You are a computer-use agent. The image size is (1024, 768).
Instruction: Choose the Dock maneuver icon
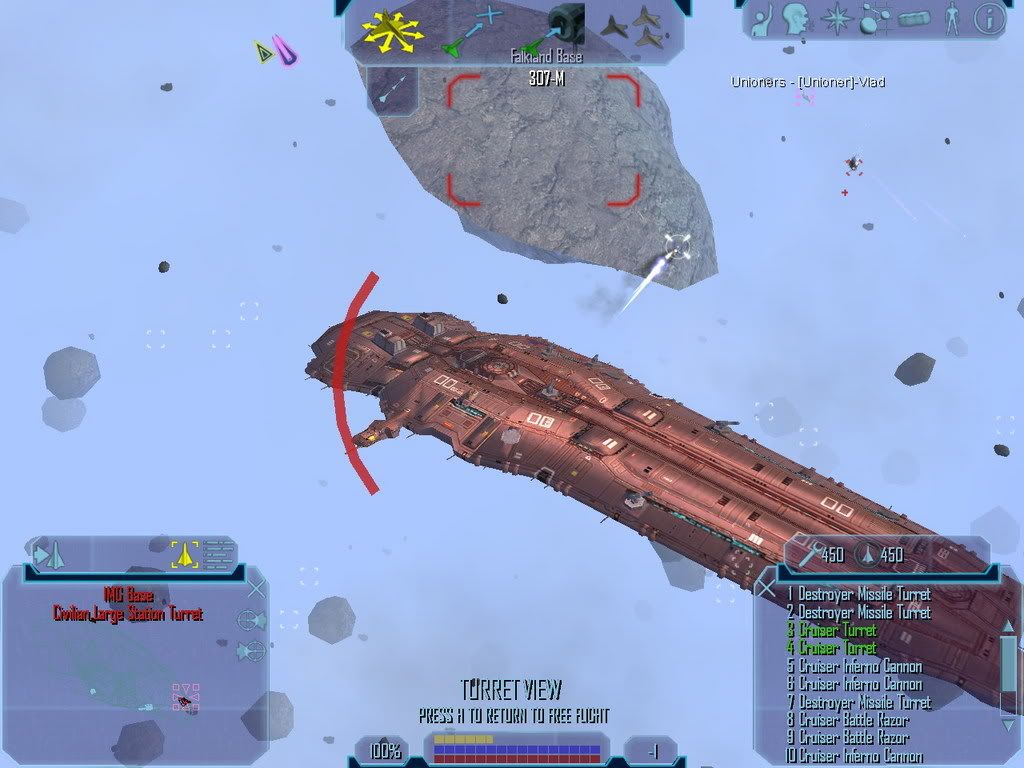click(560, 27)
